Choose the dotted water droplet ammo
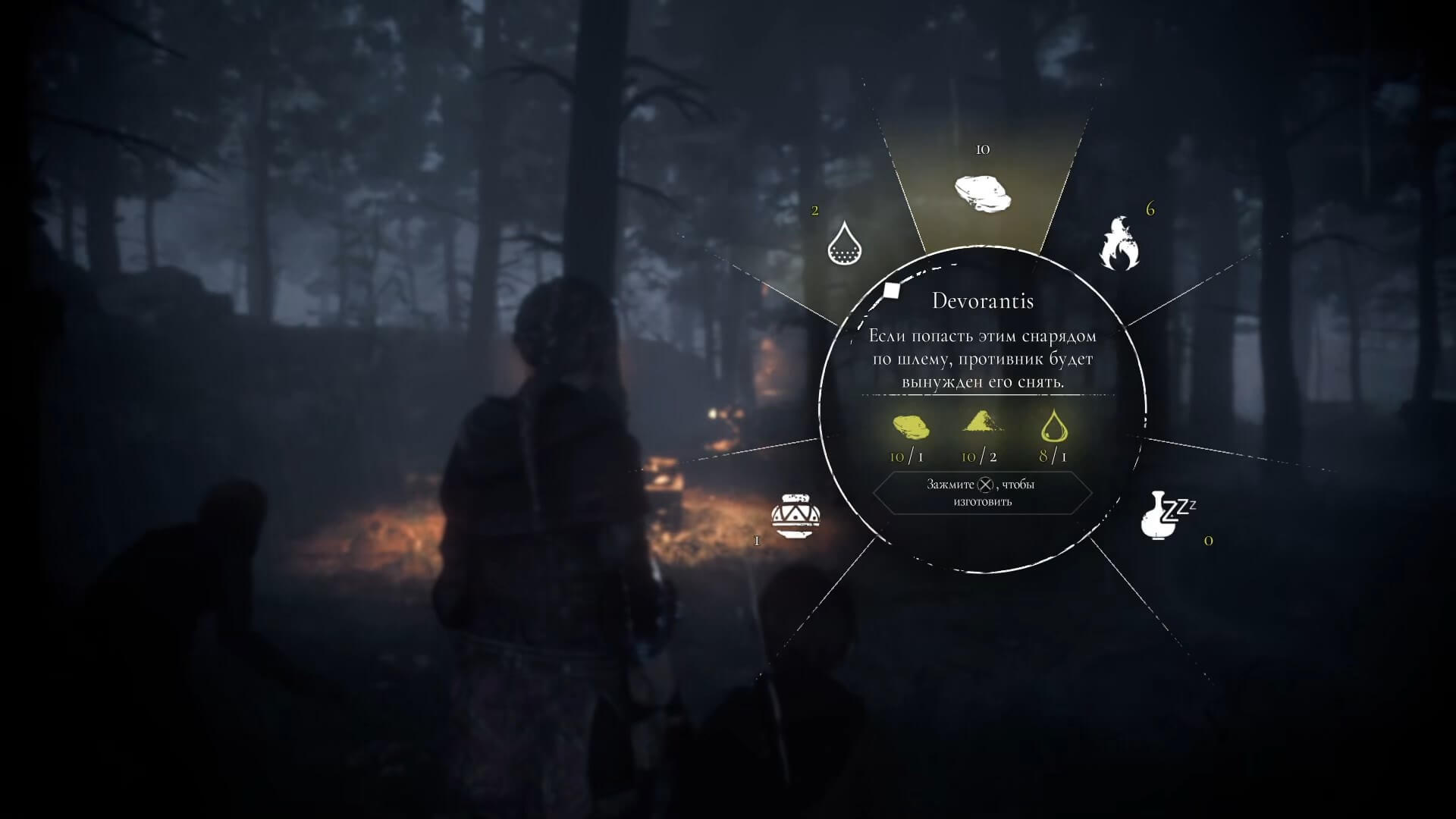 click(x=846, y=243)
